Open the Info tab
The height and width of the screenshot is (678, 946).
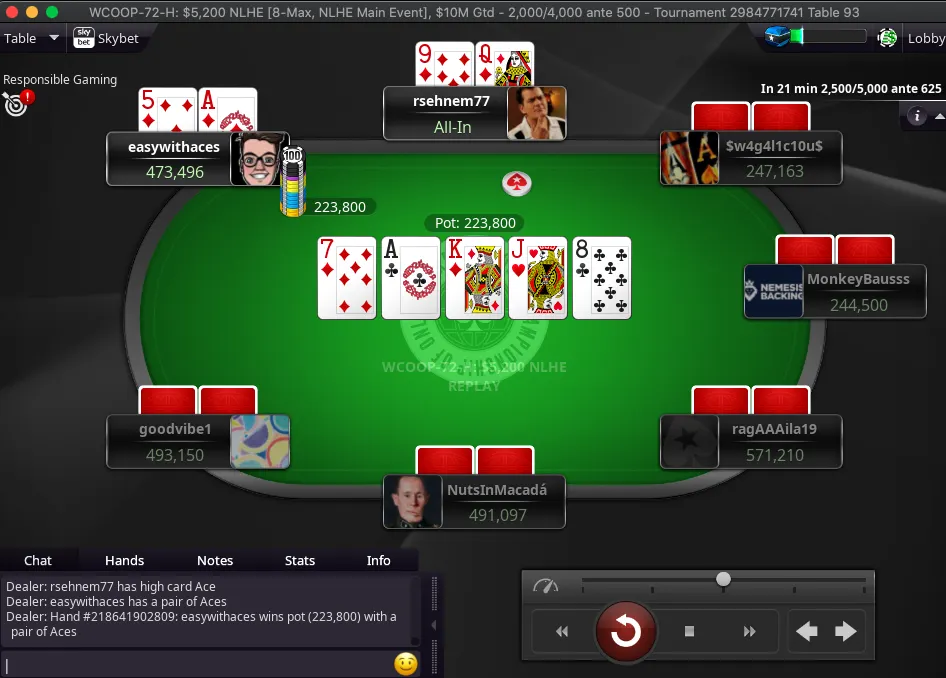click(x=379, y=560)
